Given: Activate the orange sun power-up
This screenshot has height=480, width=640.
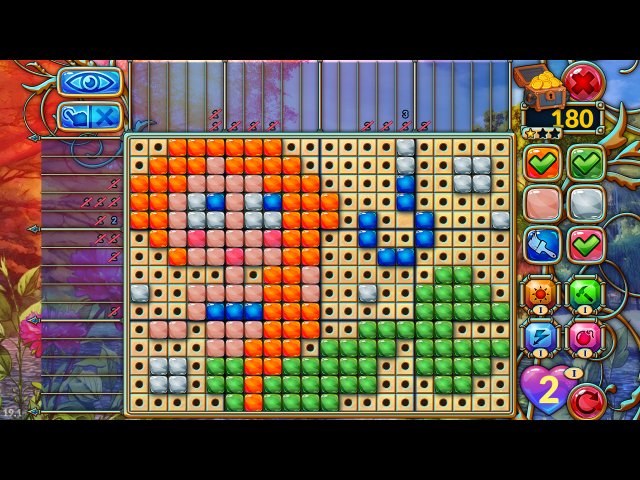Looking at the screenshot, I should coord(541,294).
